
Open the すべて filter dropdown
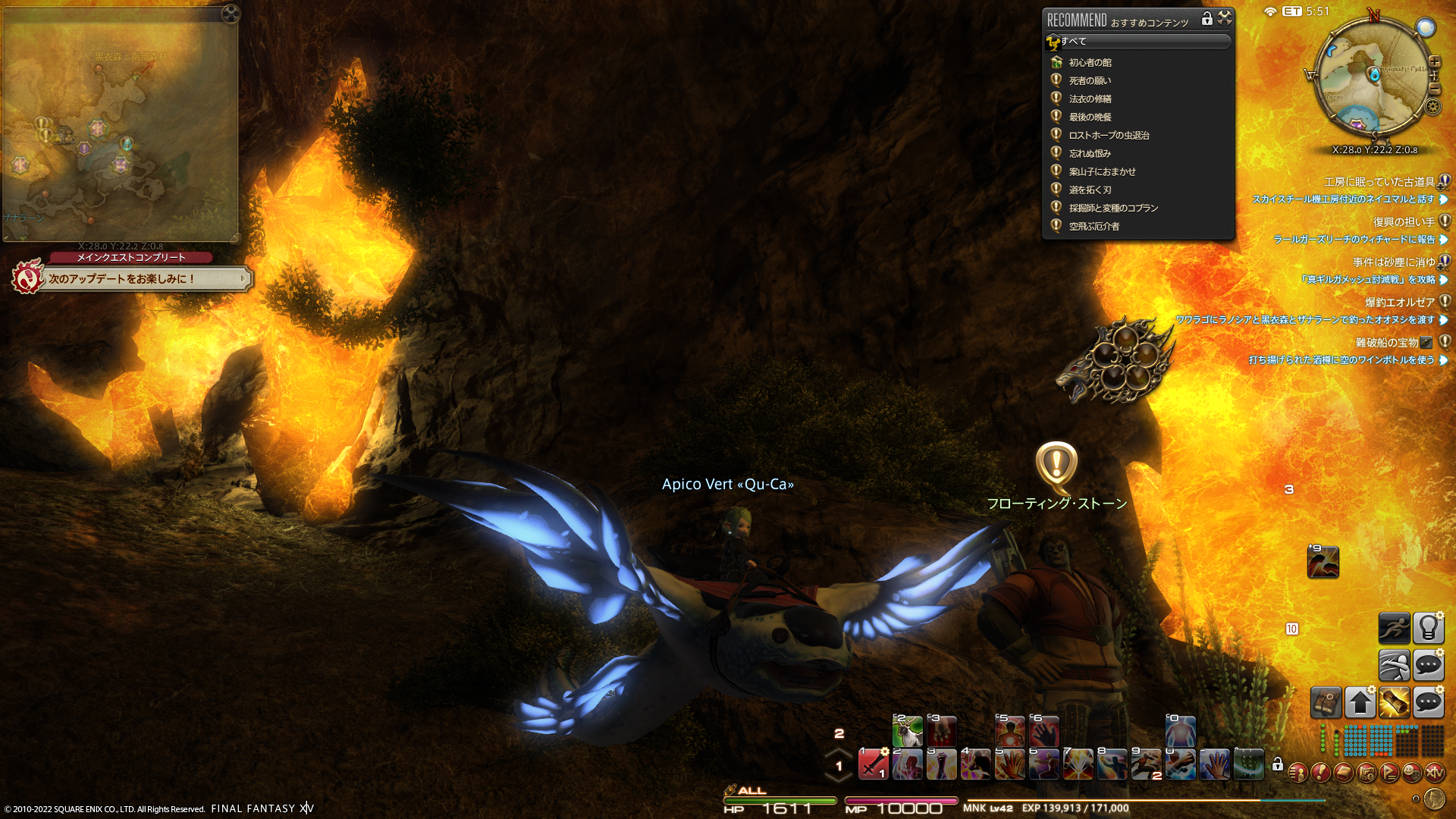(1137, 42)
